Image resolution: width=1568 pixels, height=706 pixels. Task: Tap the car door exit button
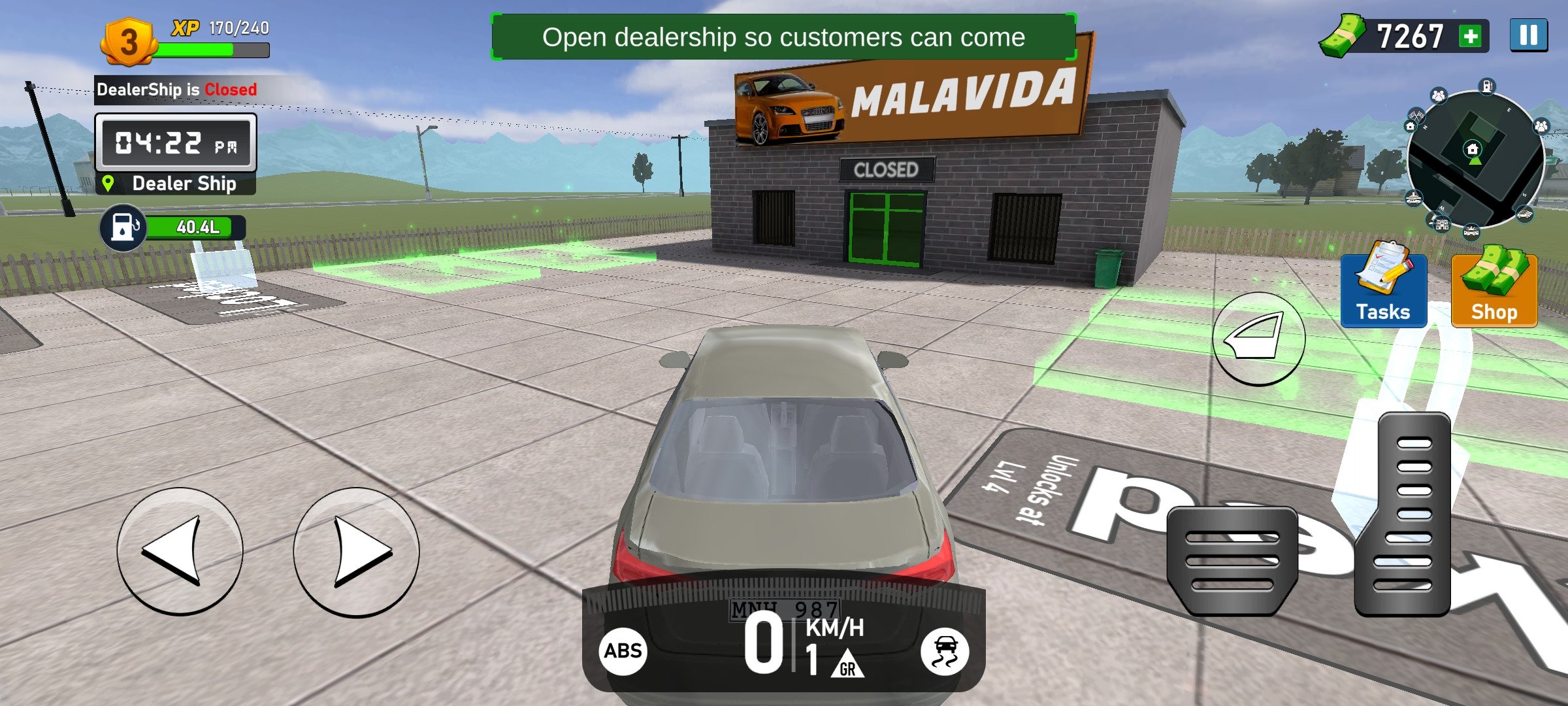1258,339
